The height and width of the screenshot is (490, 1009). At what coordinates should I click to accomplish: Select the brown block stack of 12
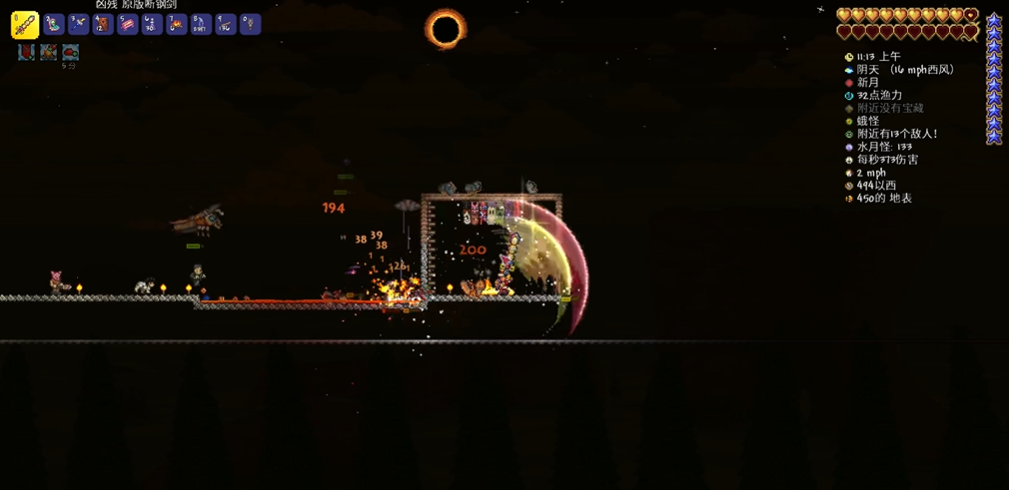103,24
